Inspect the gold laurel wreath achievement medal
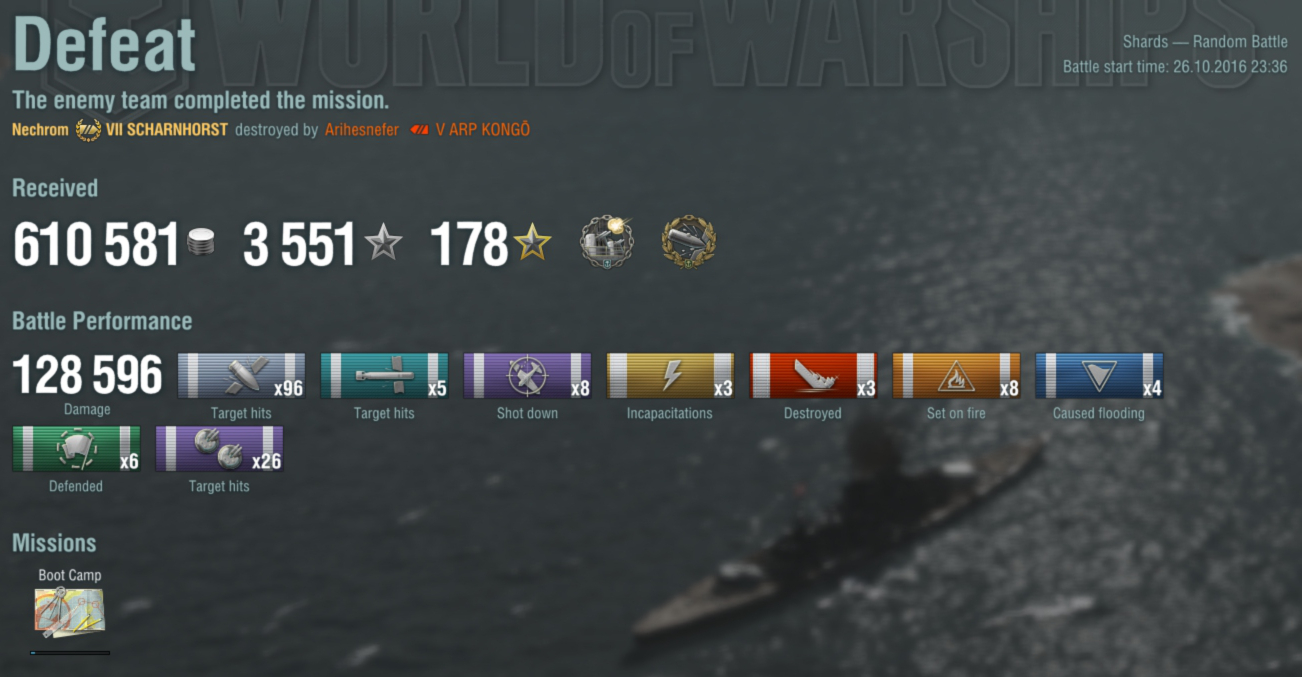Screen dimensions: 1302x677 click(x=689, y=242)
